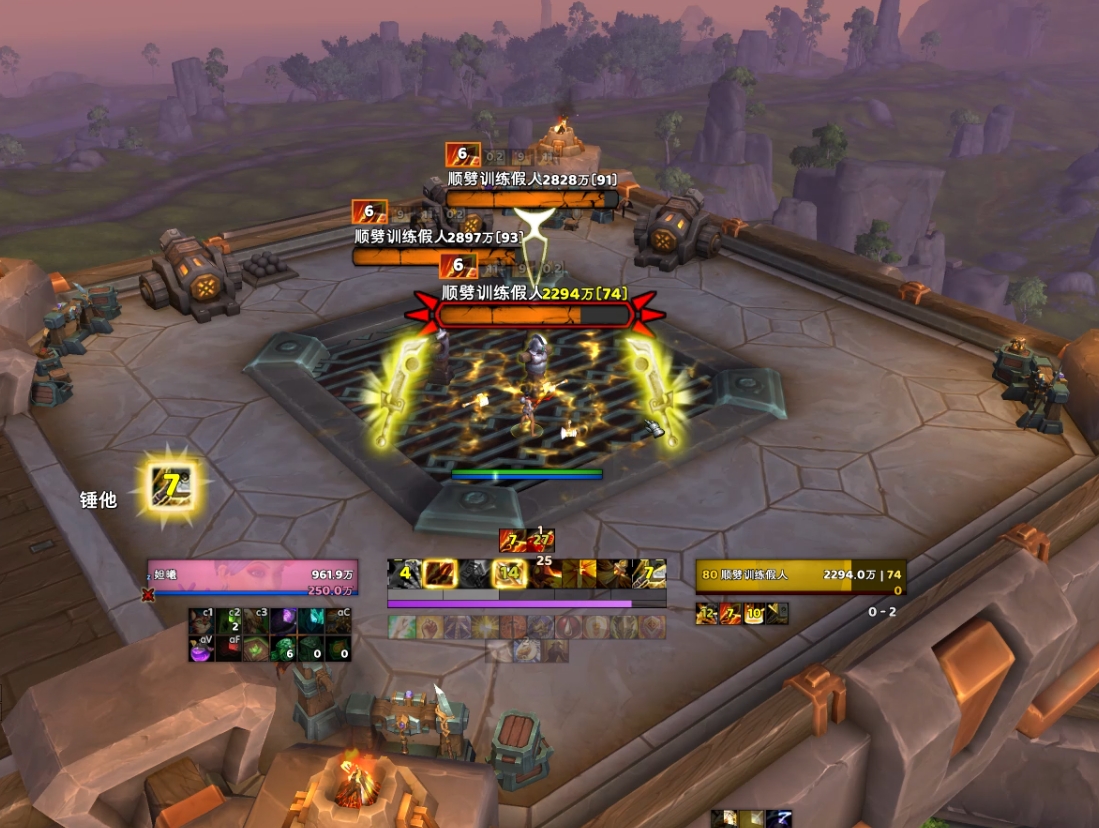Click the buff icon showing 27
The width and height of the screenshot is (1099, 828).
click(x=541, y=541)
